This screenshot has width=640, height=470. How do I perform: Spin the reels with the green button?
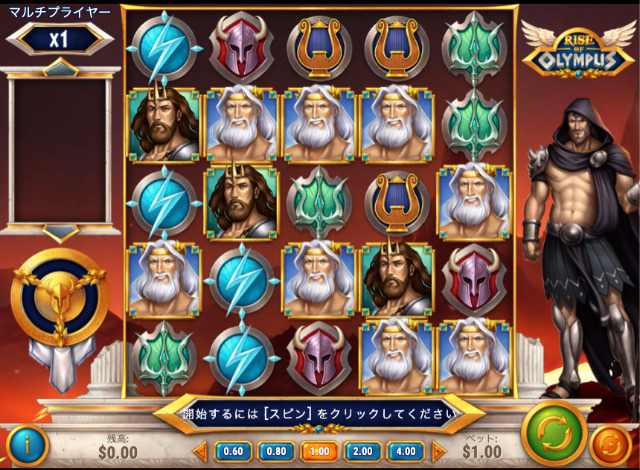(x=553, y=431)
